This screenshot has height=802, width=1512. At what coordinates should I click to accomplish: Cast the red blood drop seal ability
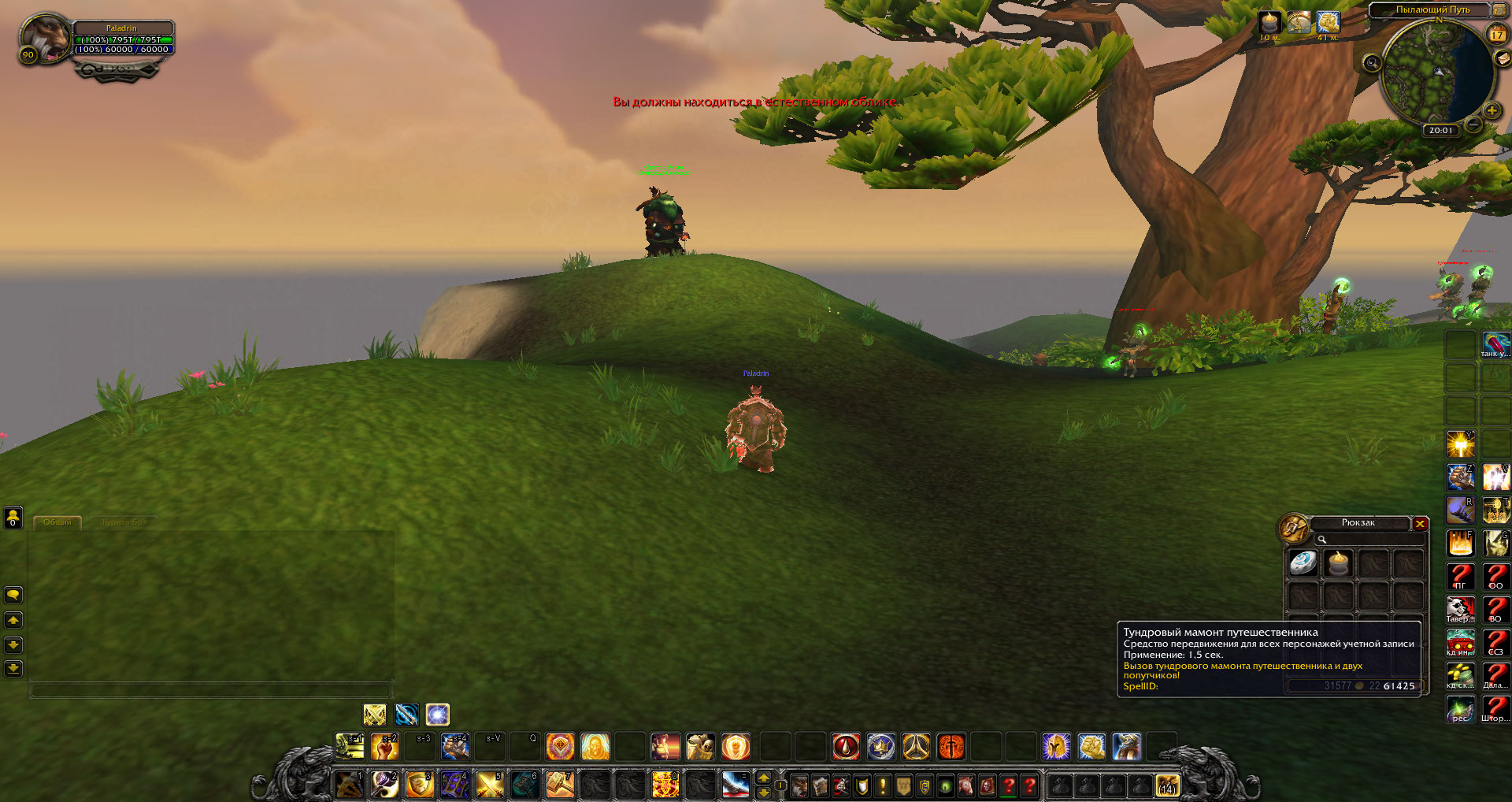coord(846,746)
